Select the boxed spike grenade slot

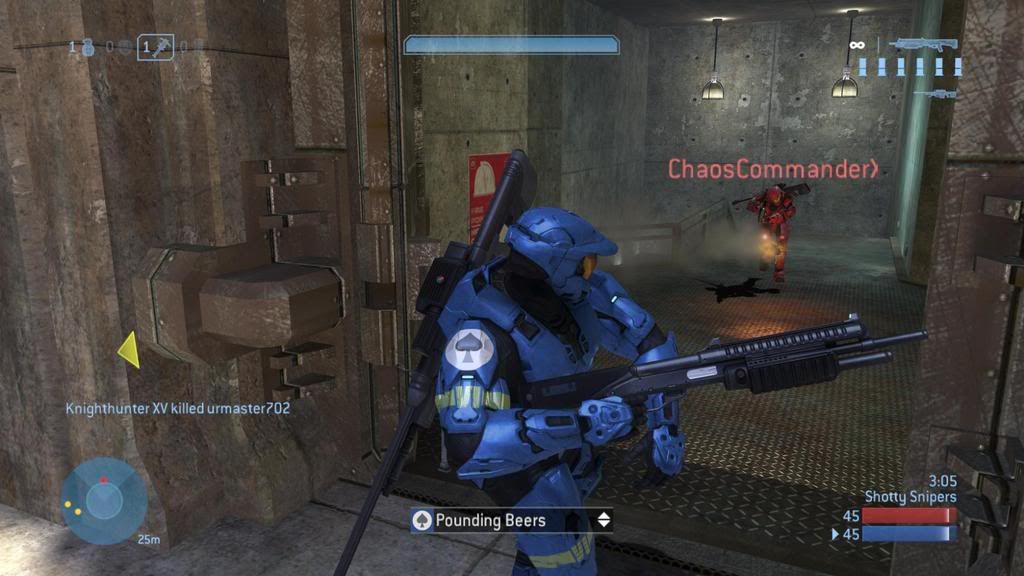(x=155, y=46)
